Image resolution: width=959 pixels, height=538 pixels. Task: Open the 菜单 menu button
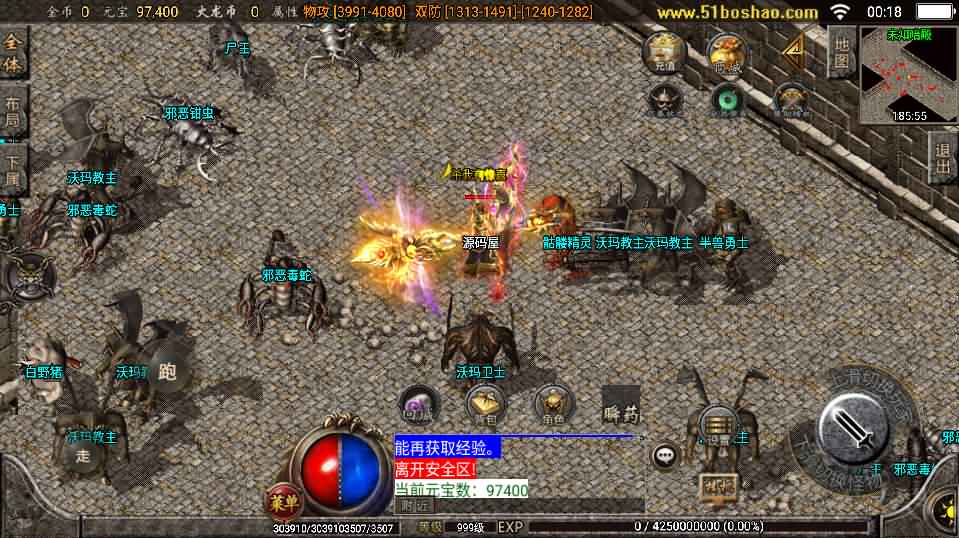285,501
